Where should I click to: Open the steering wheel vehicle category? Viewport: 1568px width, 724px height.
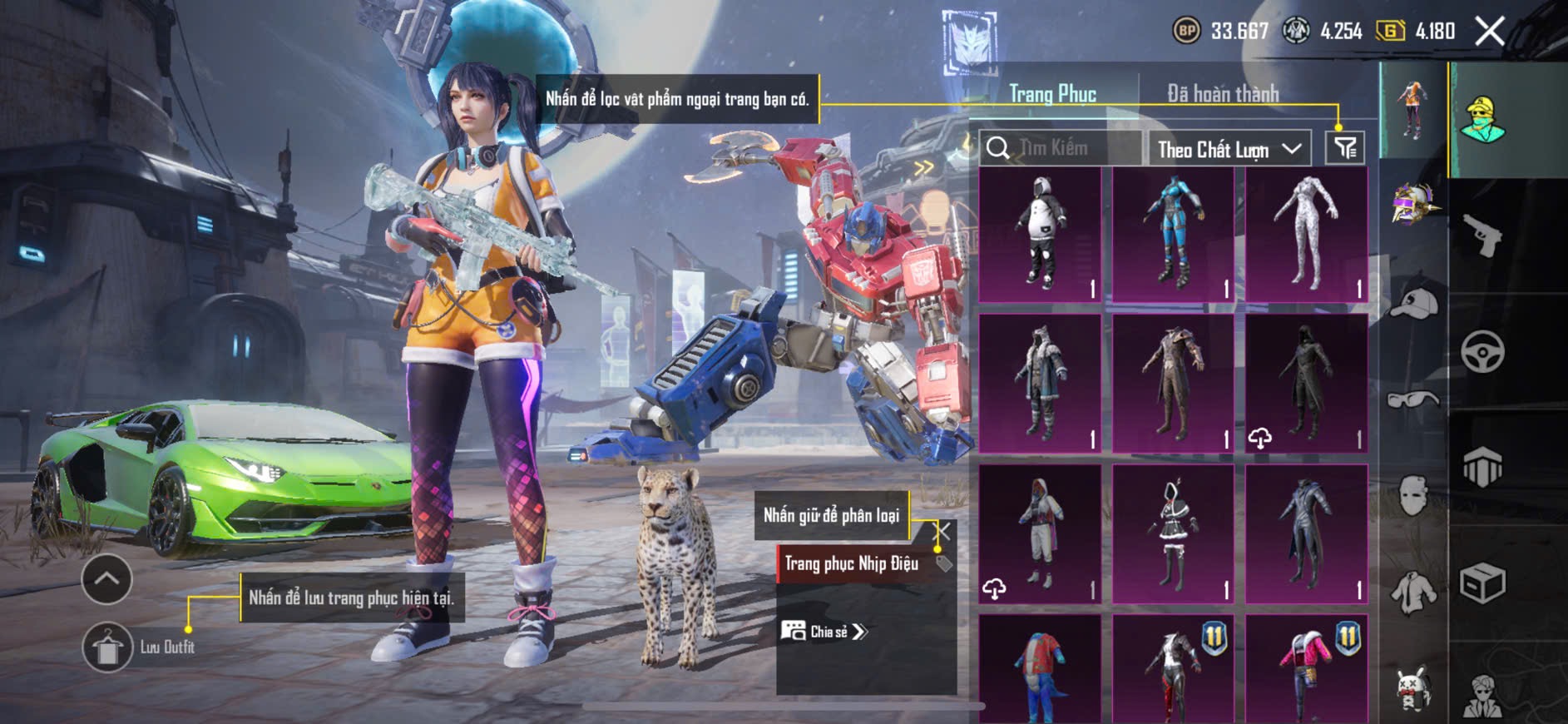(1482, 351)
